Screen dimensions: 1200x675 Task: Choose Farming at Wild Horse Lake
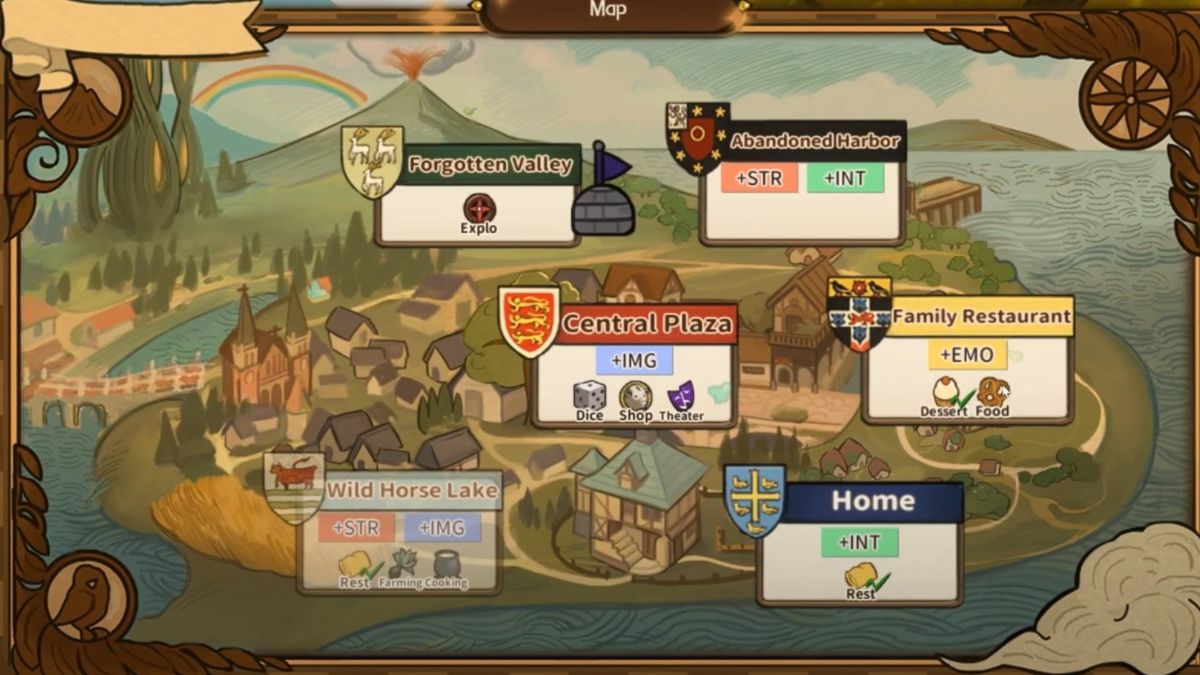coord(401,566)
